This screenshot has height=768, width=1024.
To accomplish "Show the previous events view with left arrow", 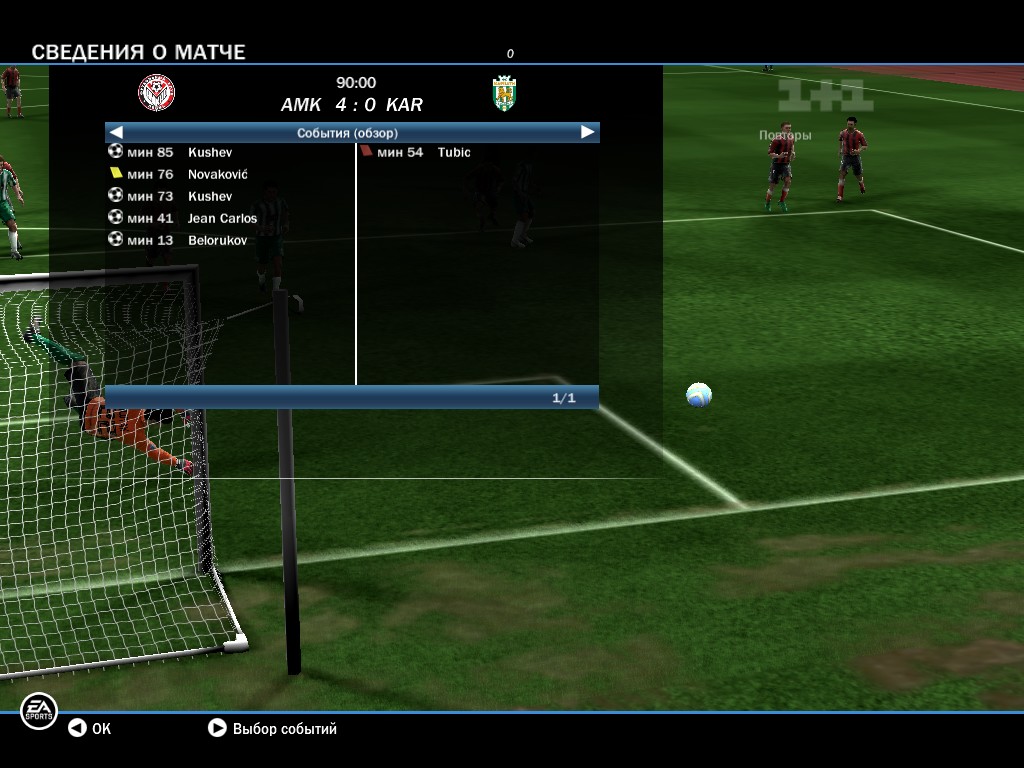I will pyautogui.click(x=116, y=132).
